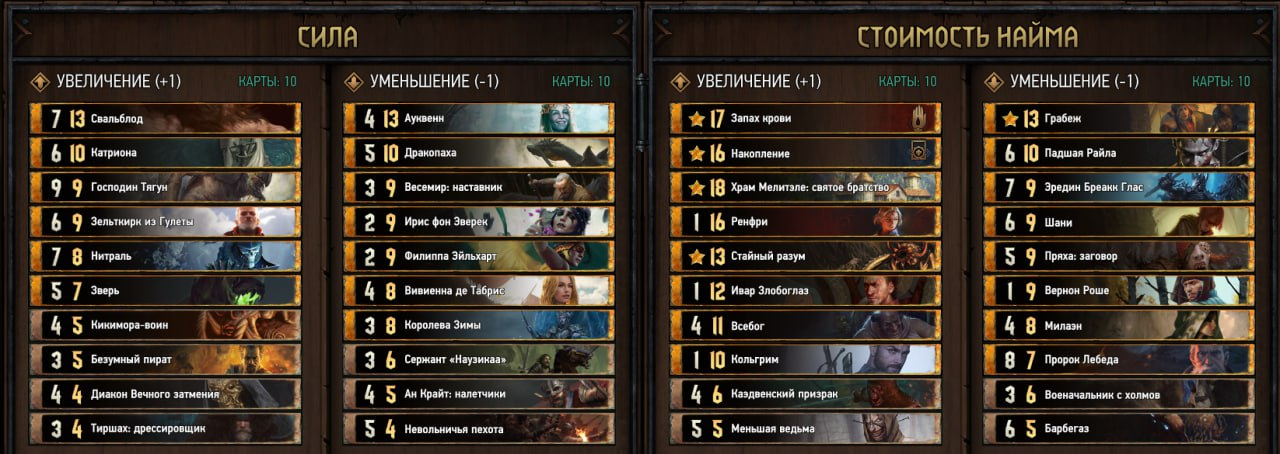Viewport: 1280px width, 454px height.
Task: Select the Нитраль card row
Action: click(x=165, y=256)
